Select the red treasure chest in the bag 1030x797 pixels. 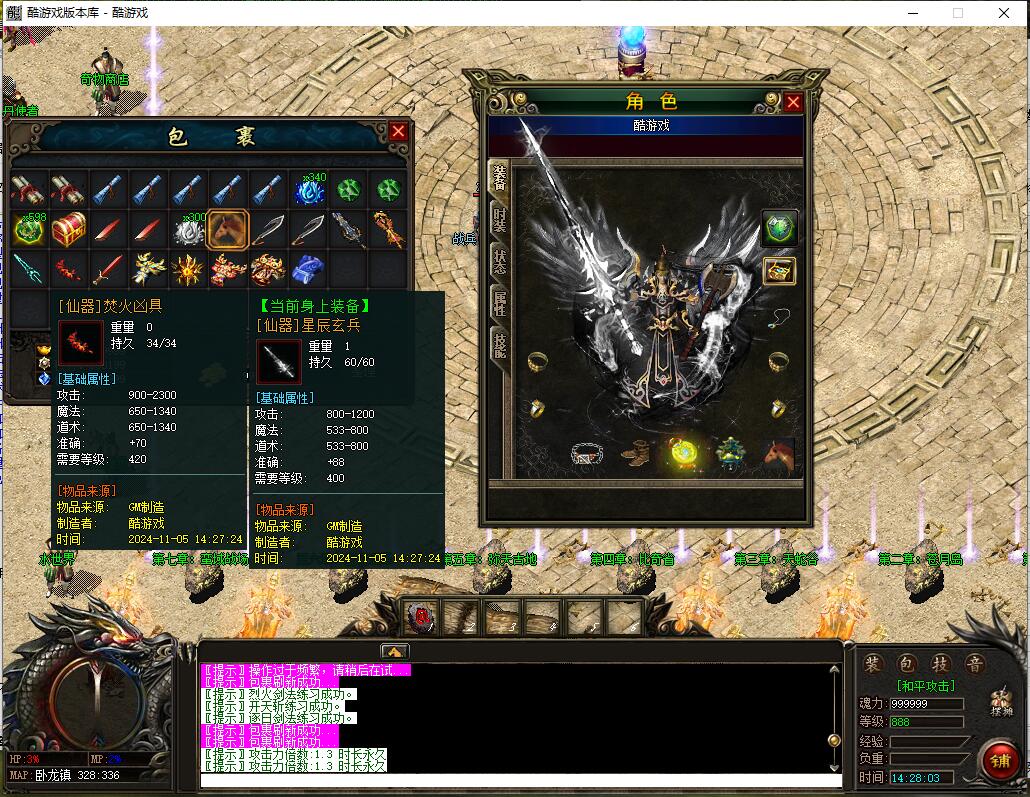tap(69, 230)
